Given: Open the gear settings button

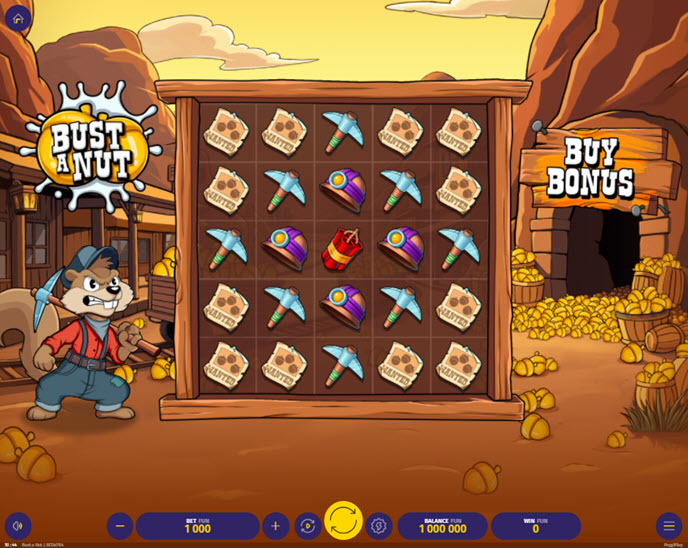Looking at the screenshot, I should pyautogui.click(x=378, y=526).
